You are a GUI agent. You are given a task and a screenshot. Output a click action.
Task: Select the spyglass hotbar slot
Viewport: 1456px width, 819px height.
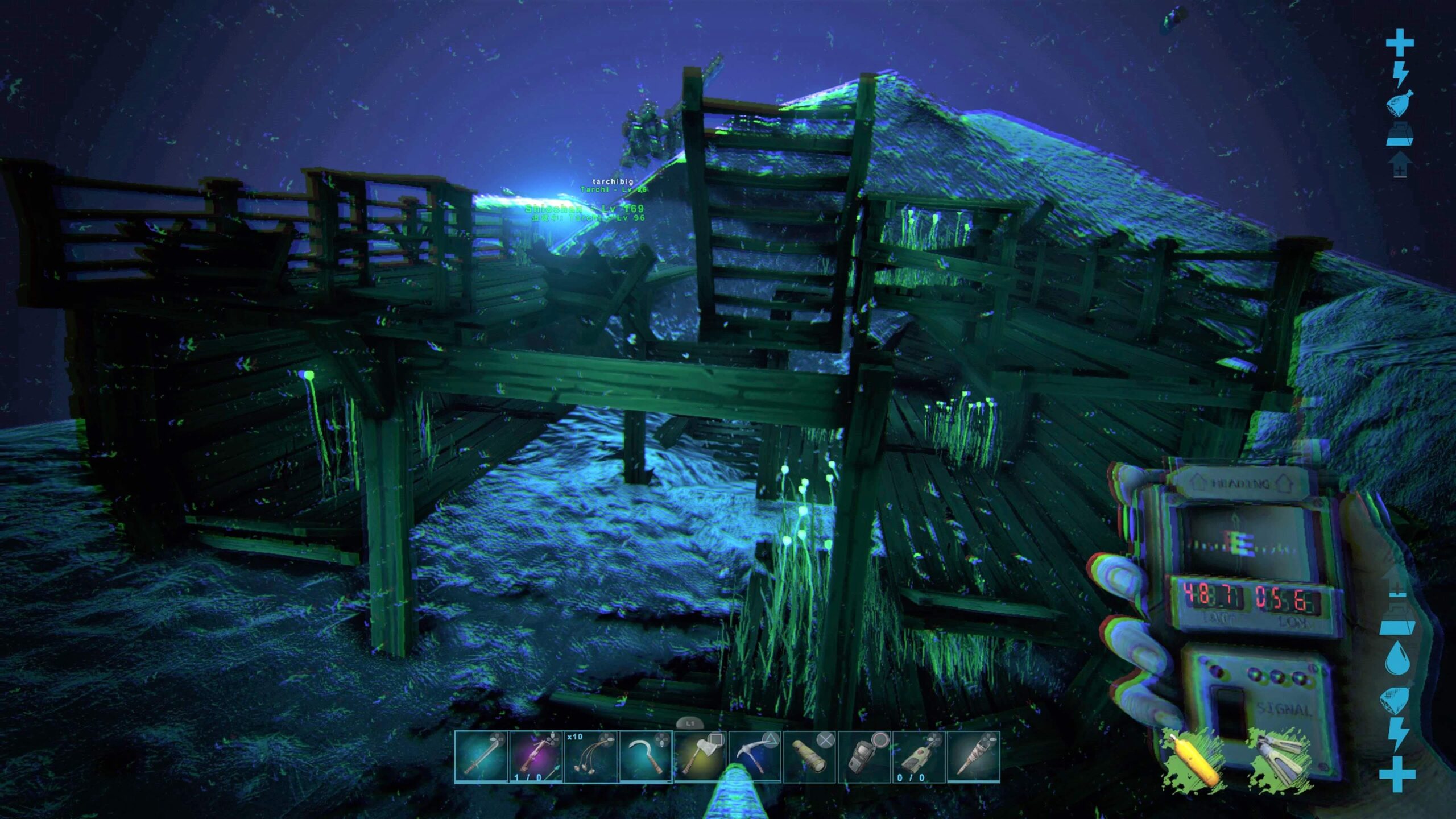click(809, 758)
